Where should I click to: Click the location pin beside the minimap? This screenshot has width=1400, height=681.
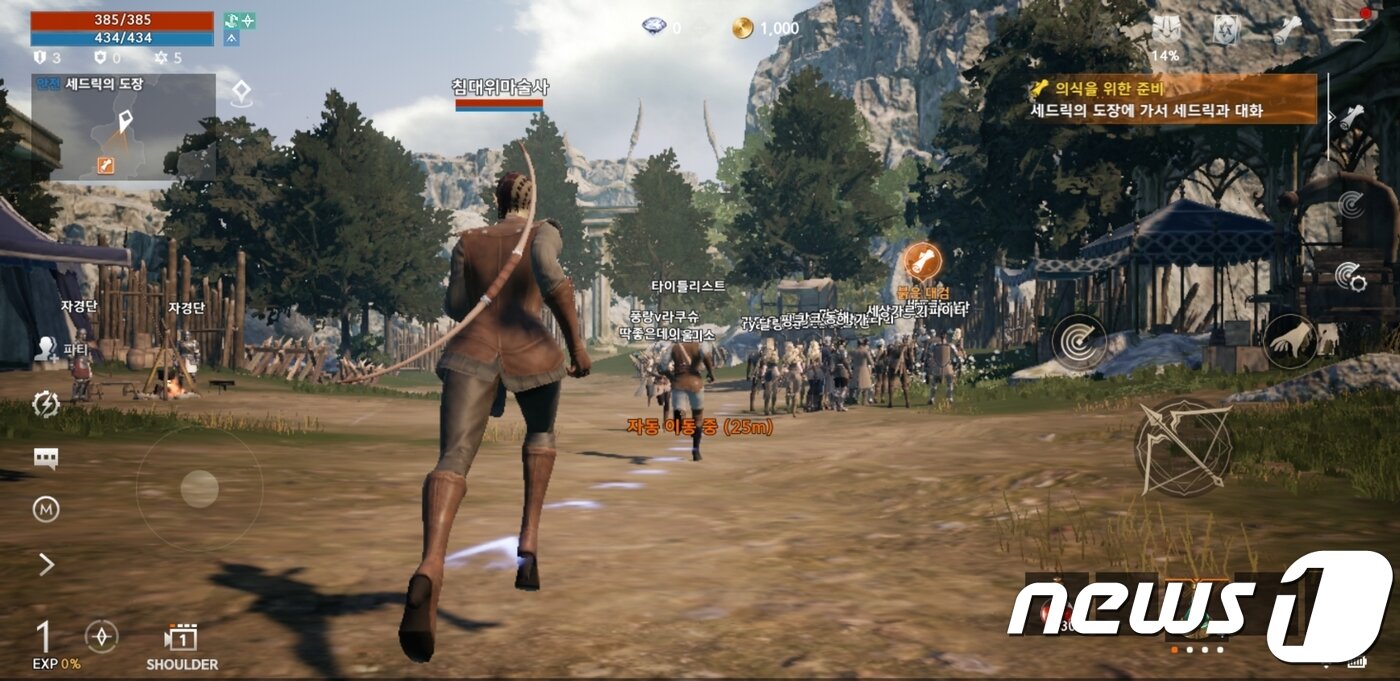click(240, 93)
